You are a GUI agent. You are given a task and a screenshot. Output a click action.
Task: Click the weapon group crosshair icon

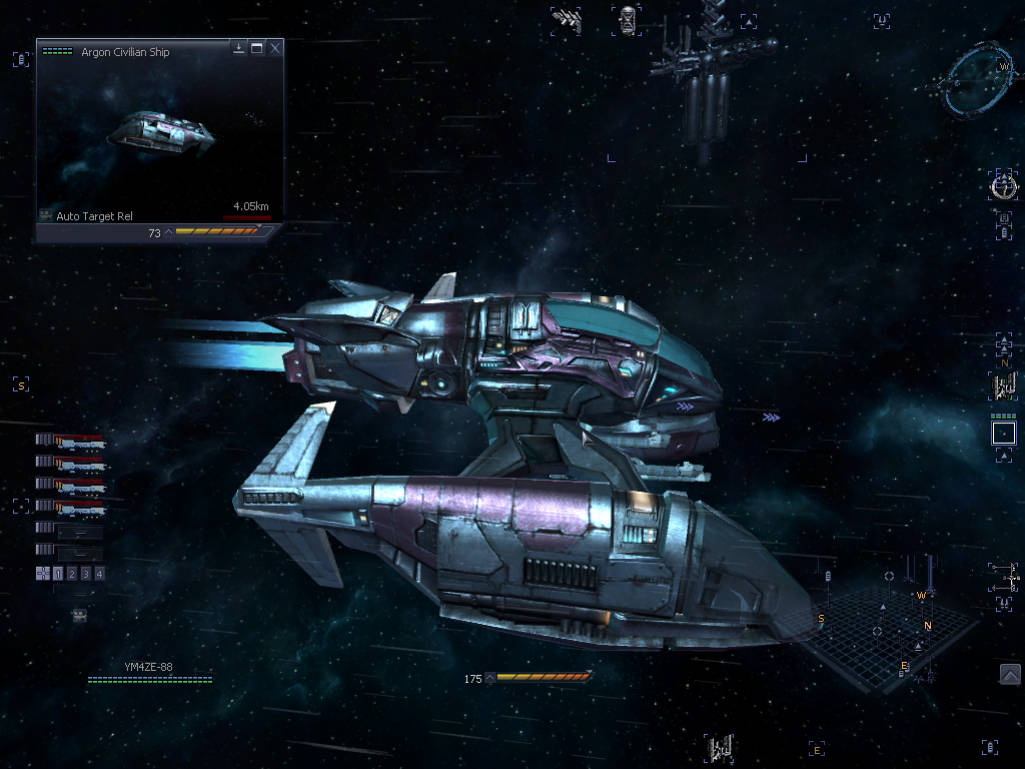(43, 574)
